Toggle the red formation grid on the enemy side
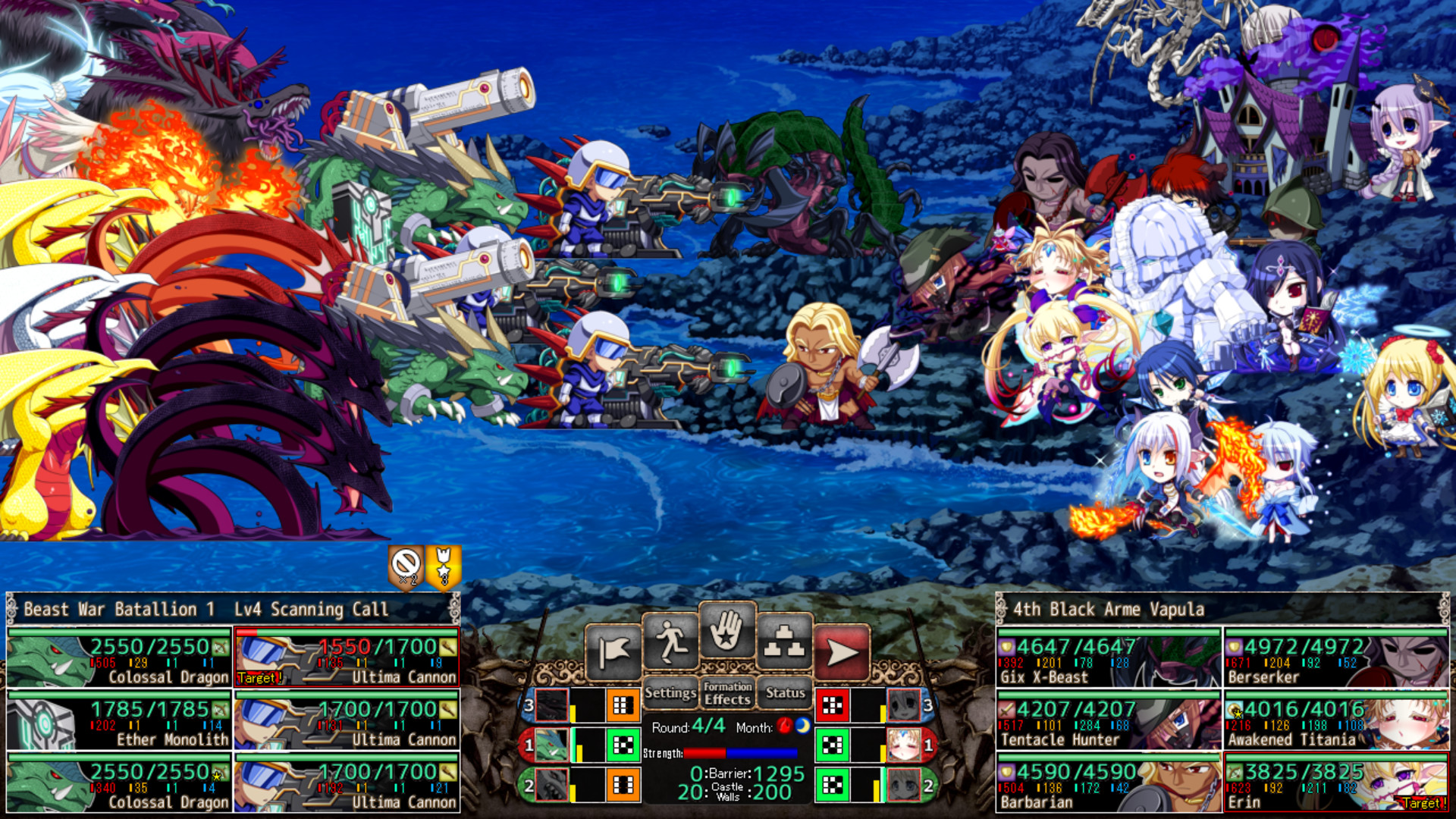Image resolution: width=1456 pixels, height=819 pixels. (x=832, y=703)
